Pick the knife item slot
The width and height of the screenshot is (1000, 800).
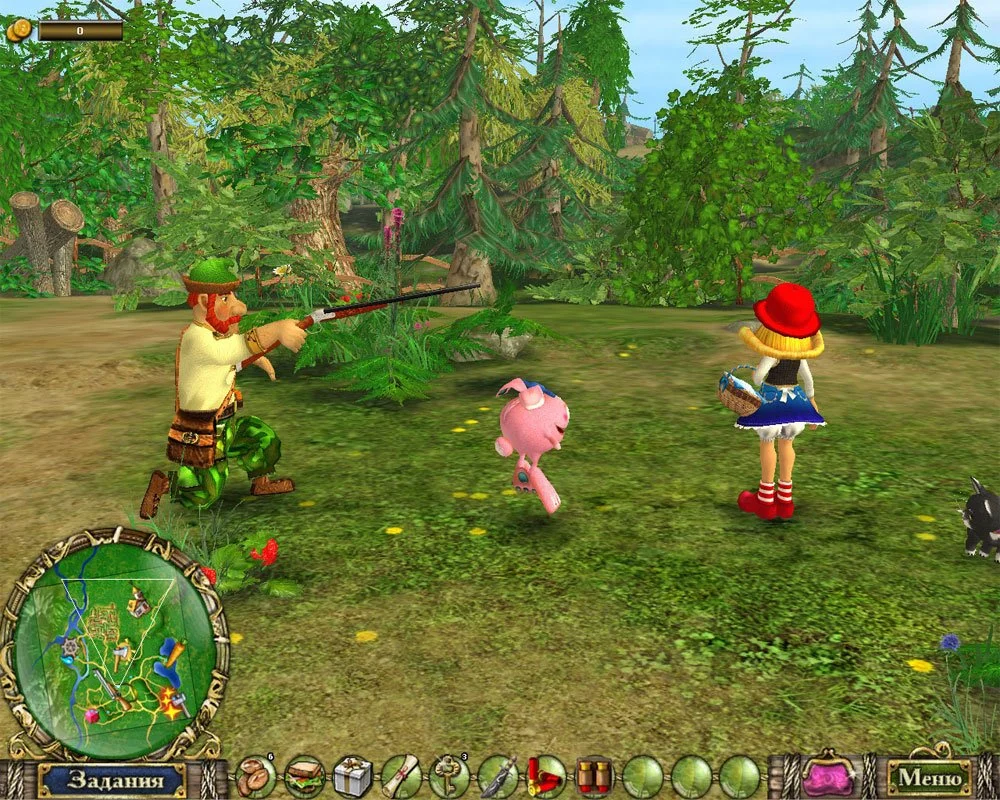(497, 777)
